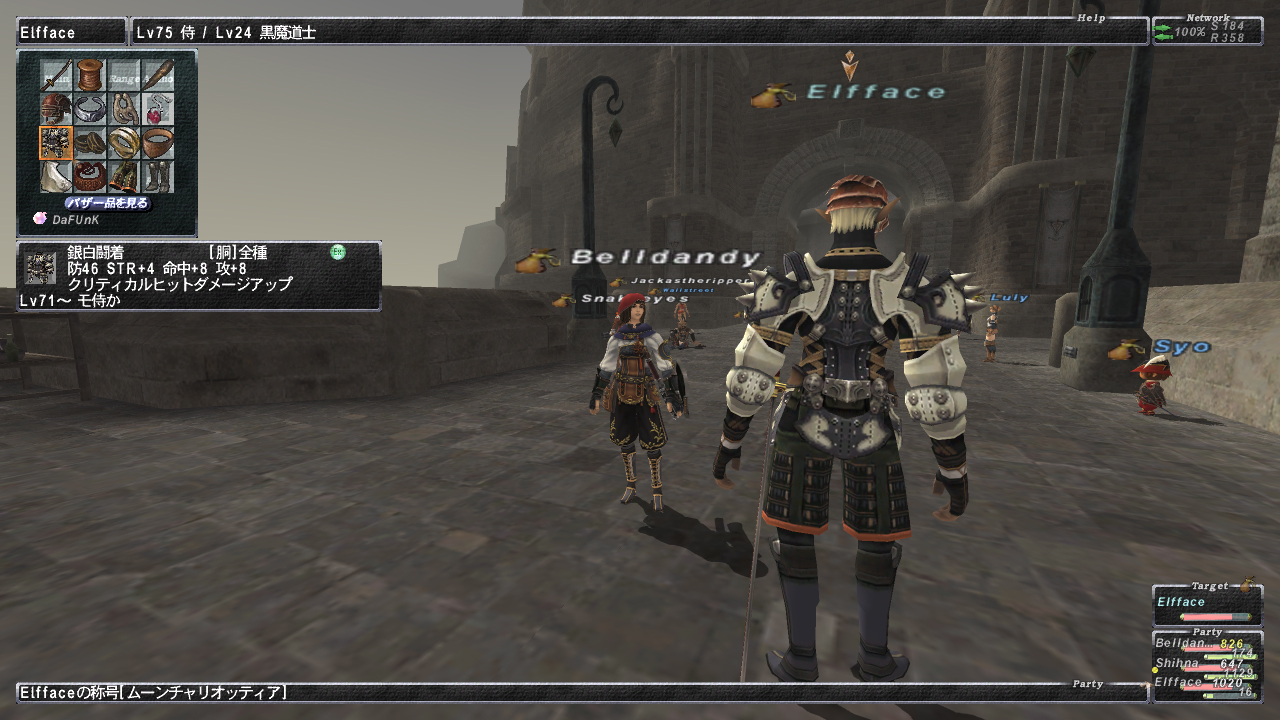The width and height of the screenshot is (1280, 720).
Task: Select the brown belt waist slot
Action: click(90, 177)
